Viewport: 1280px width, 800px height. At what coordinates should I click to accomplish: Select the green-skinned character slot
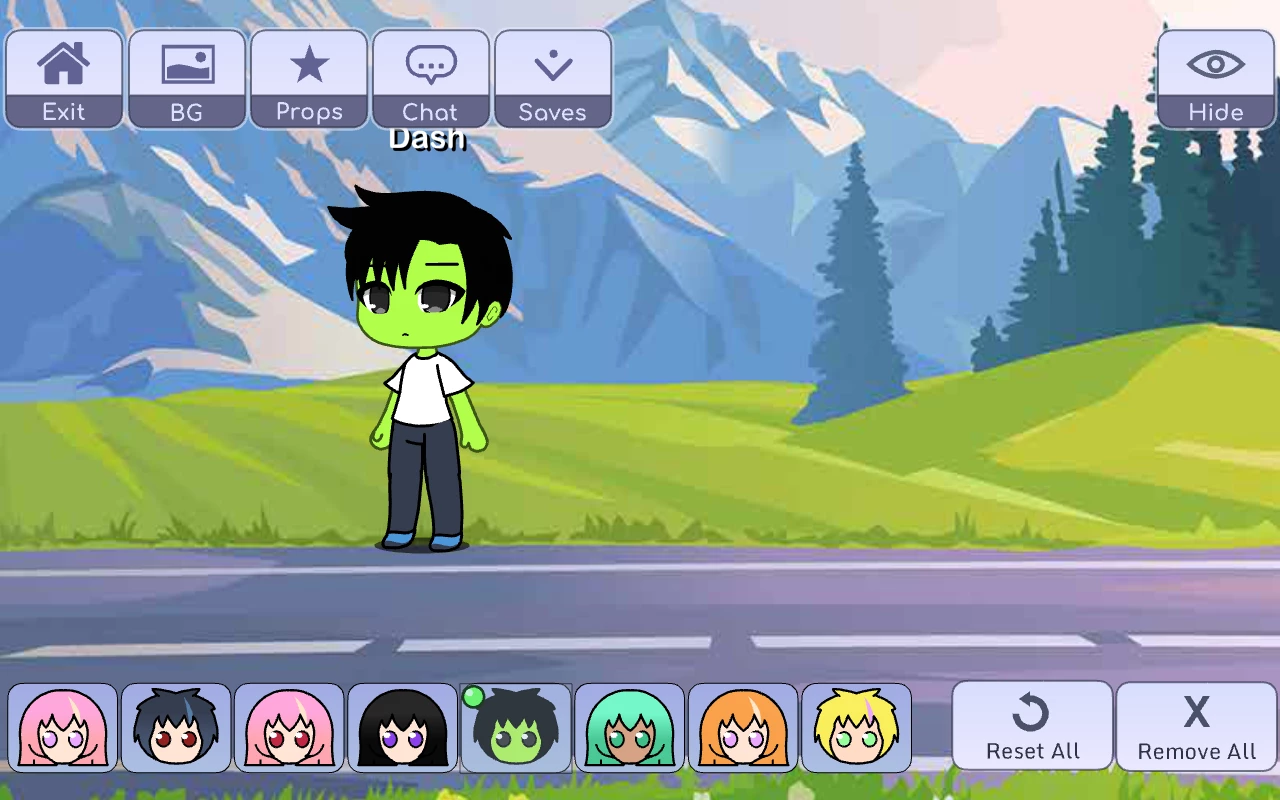click(x=516, y=728)
